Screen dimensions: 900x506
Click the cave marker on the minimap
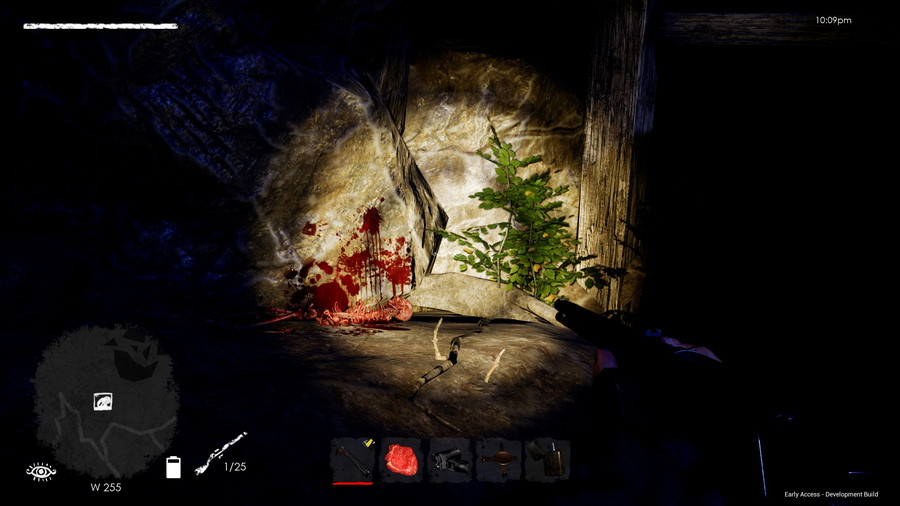coord(103,402)
